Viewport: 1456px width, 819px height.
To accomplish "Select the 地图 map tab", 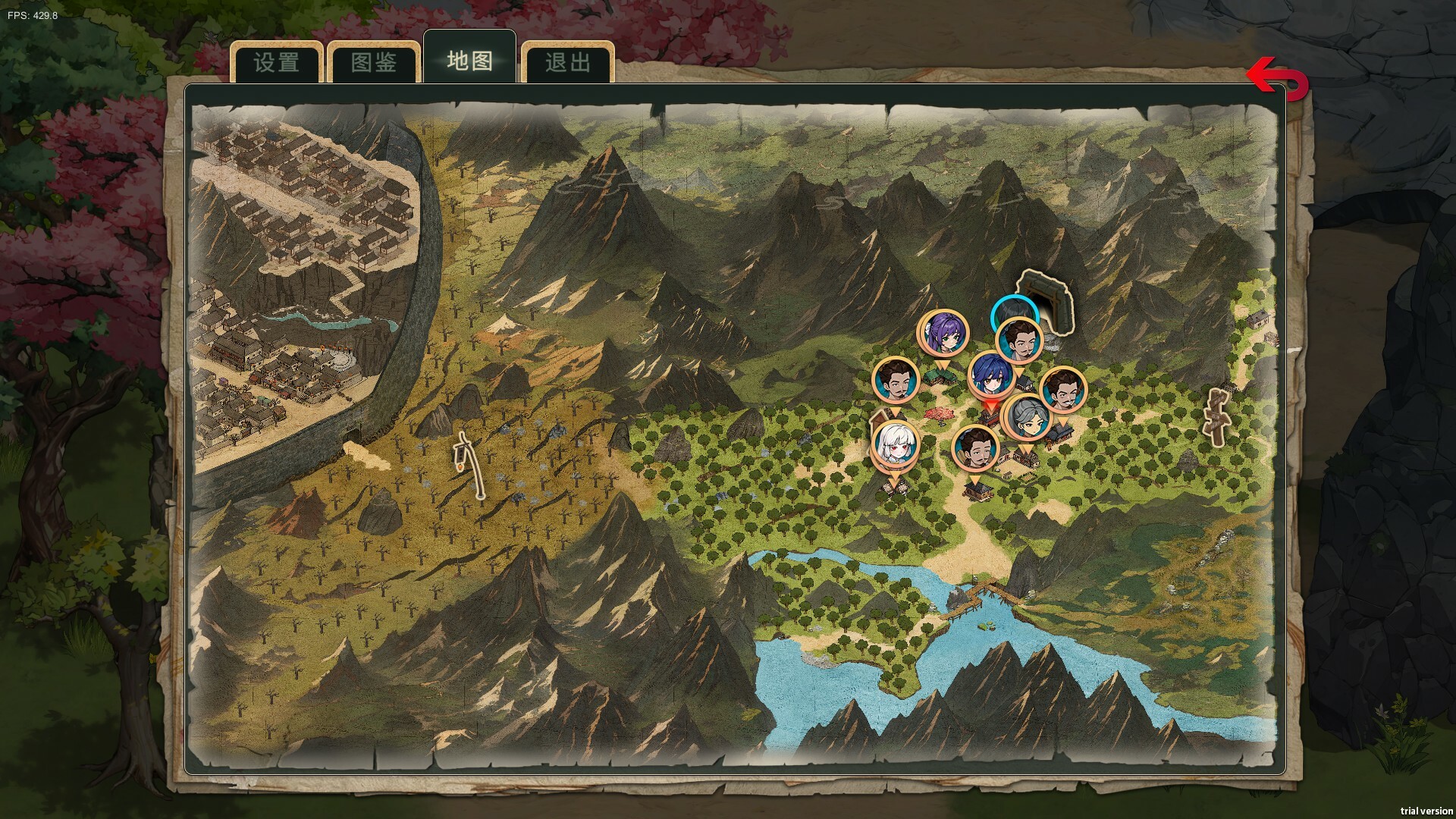I will (469, 61).
